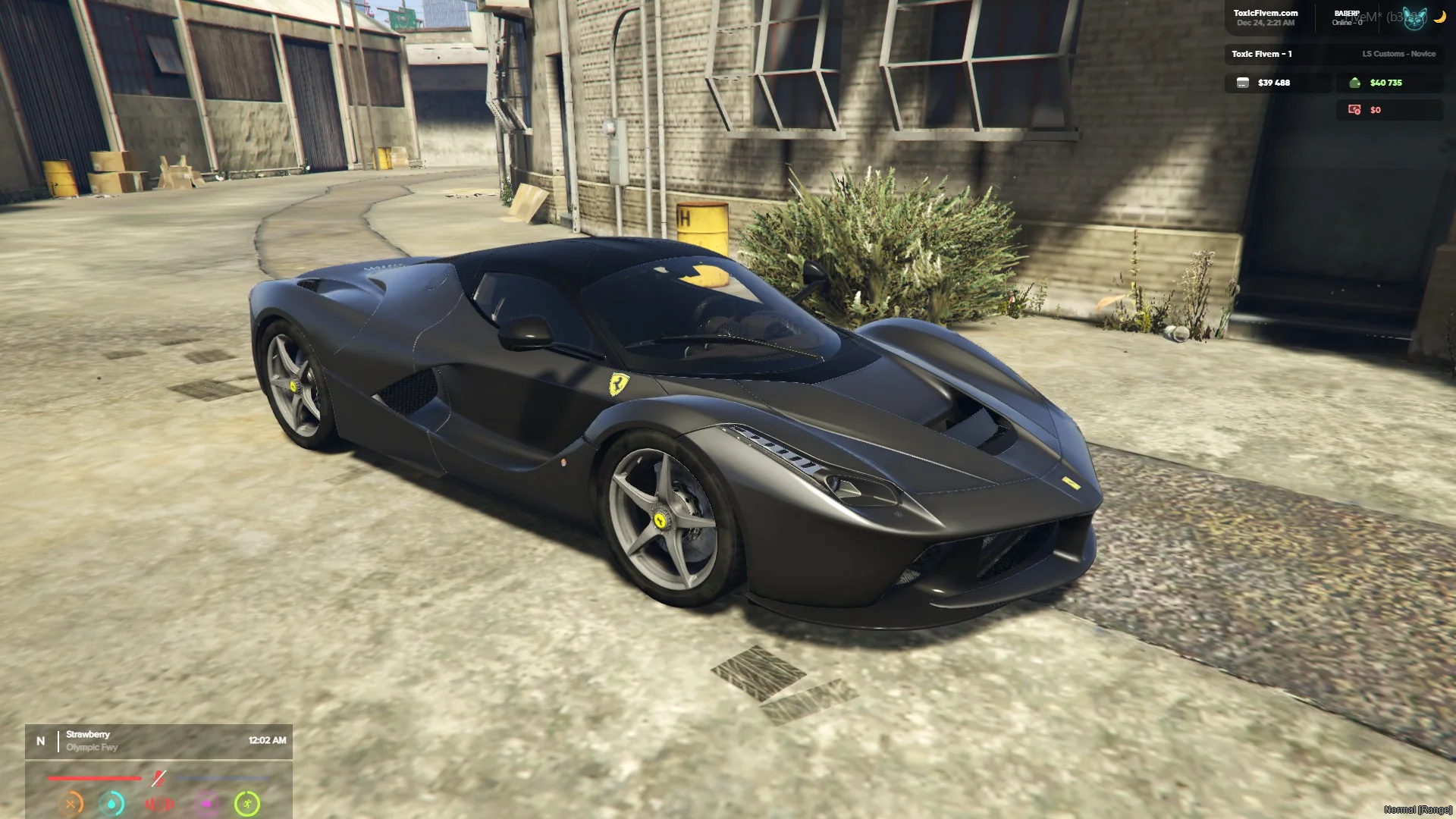
Task: Click the cyan cat server logo
Action: tap(1414, 17)
